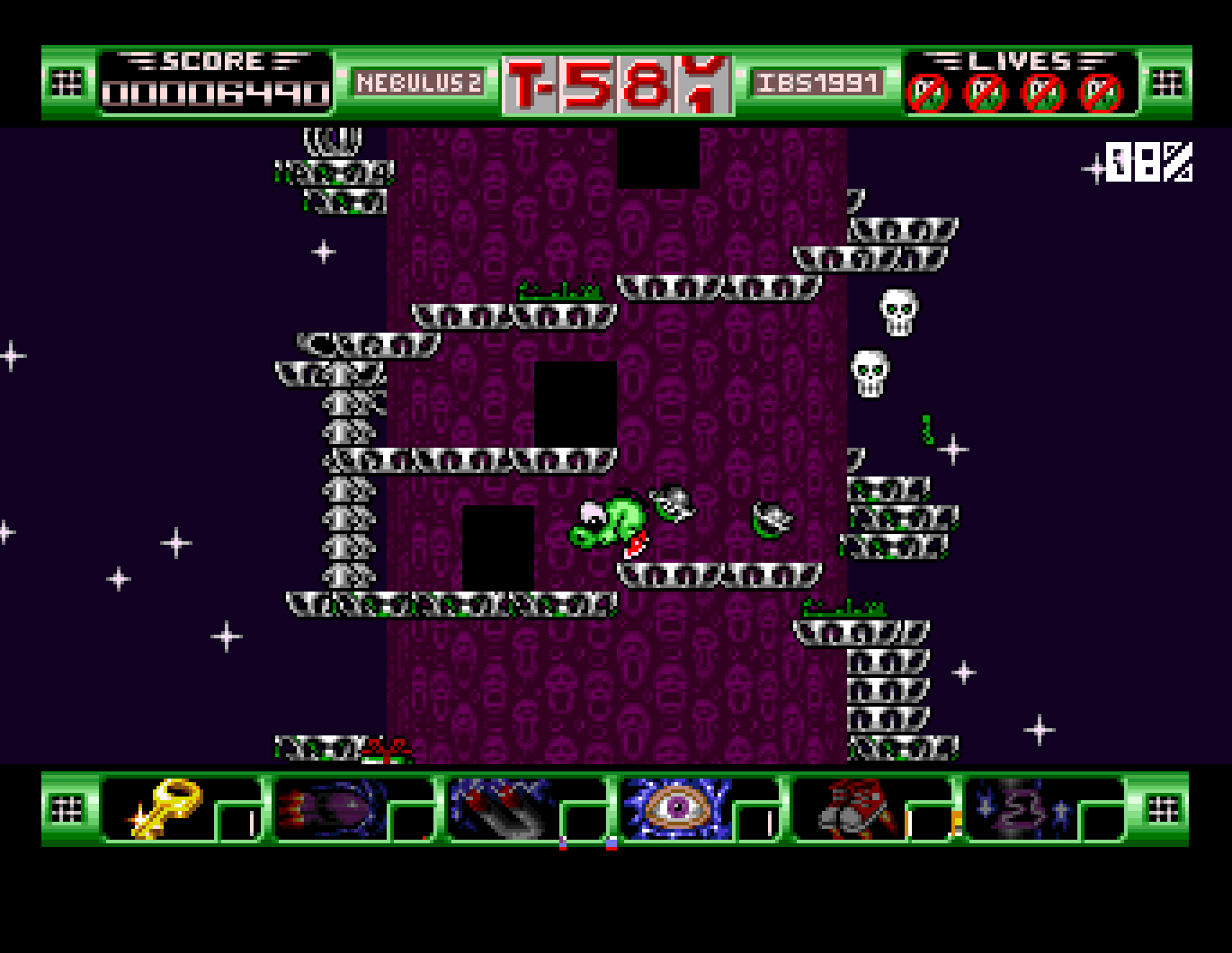The image size is (1232, 953).
Task: Select the golden key inventory icon
Action: (x=166, y=809)
